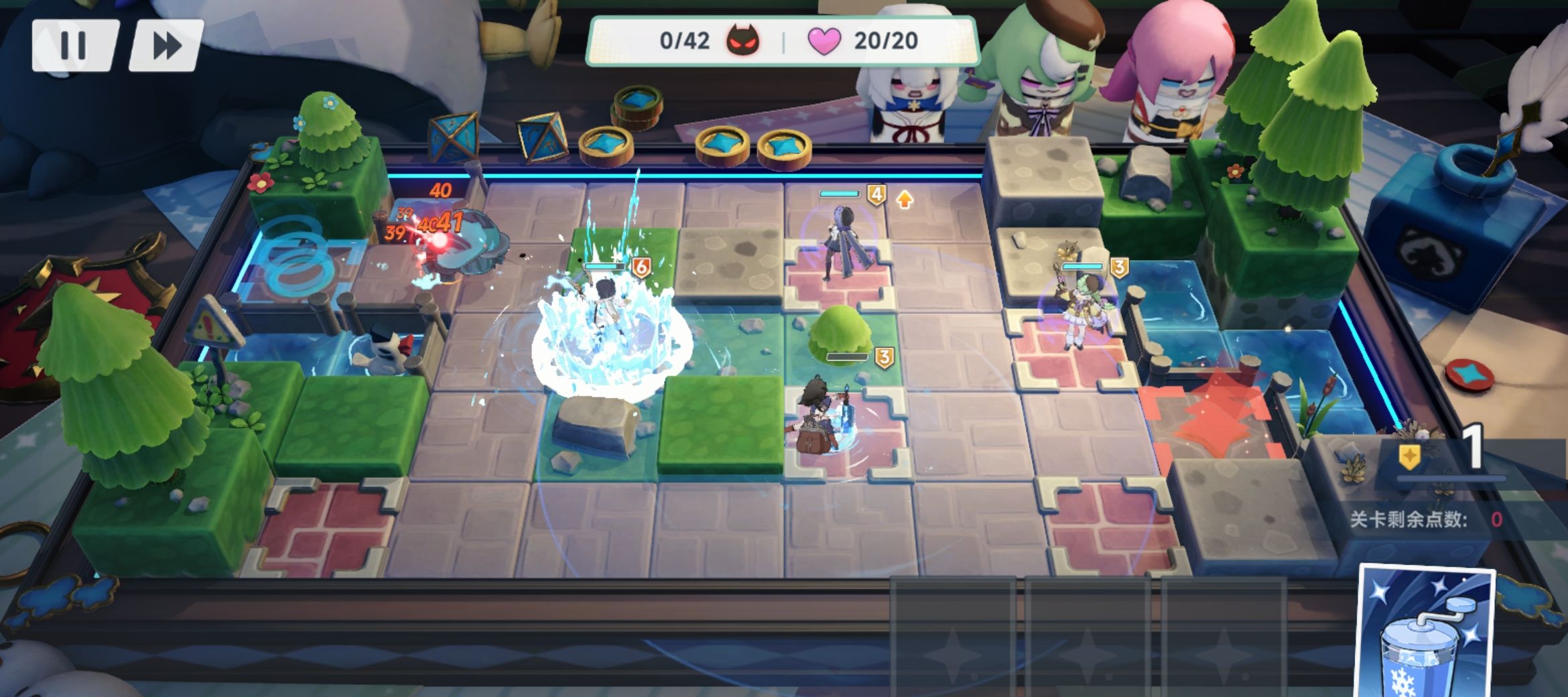
Task: Pause the battle
Action: [74, 46]
